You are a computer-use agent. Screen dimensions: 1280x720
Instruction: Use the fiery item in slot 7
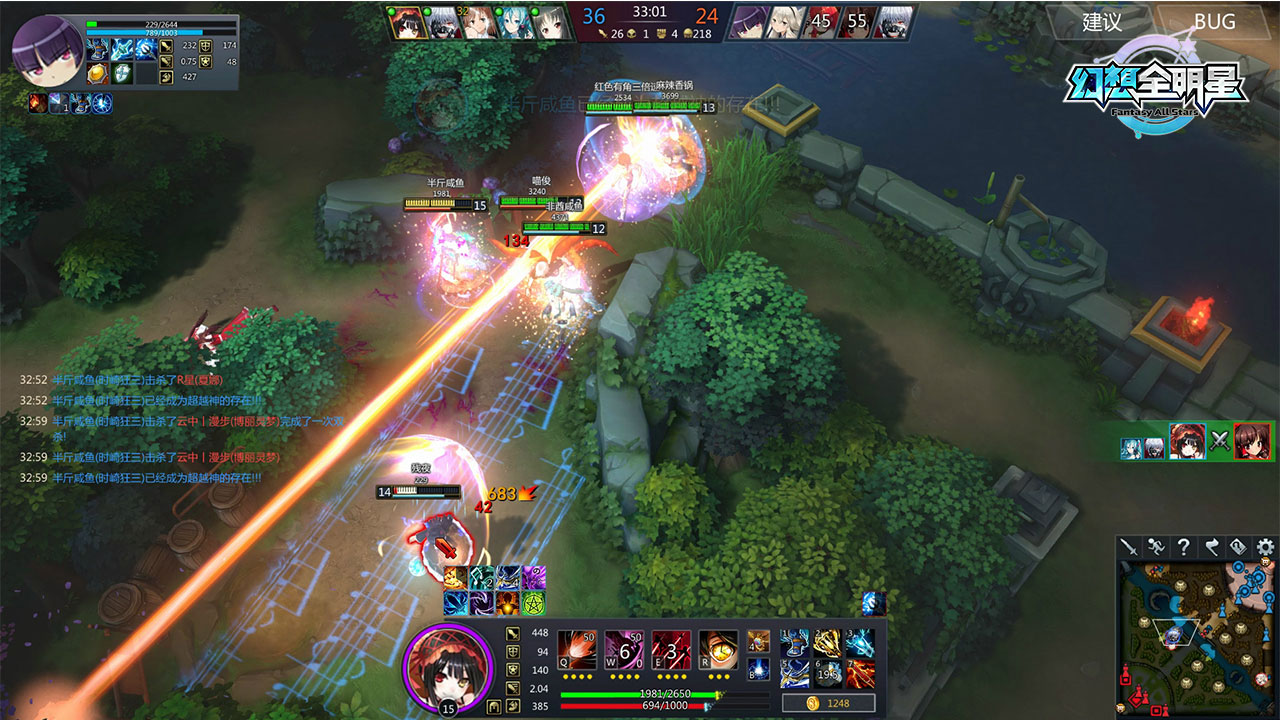[860, 673]
